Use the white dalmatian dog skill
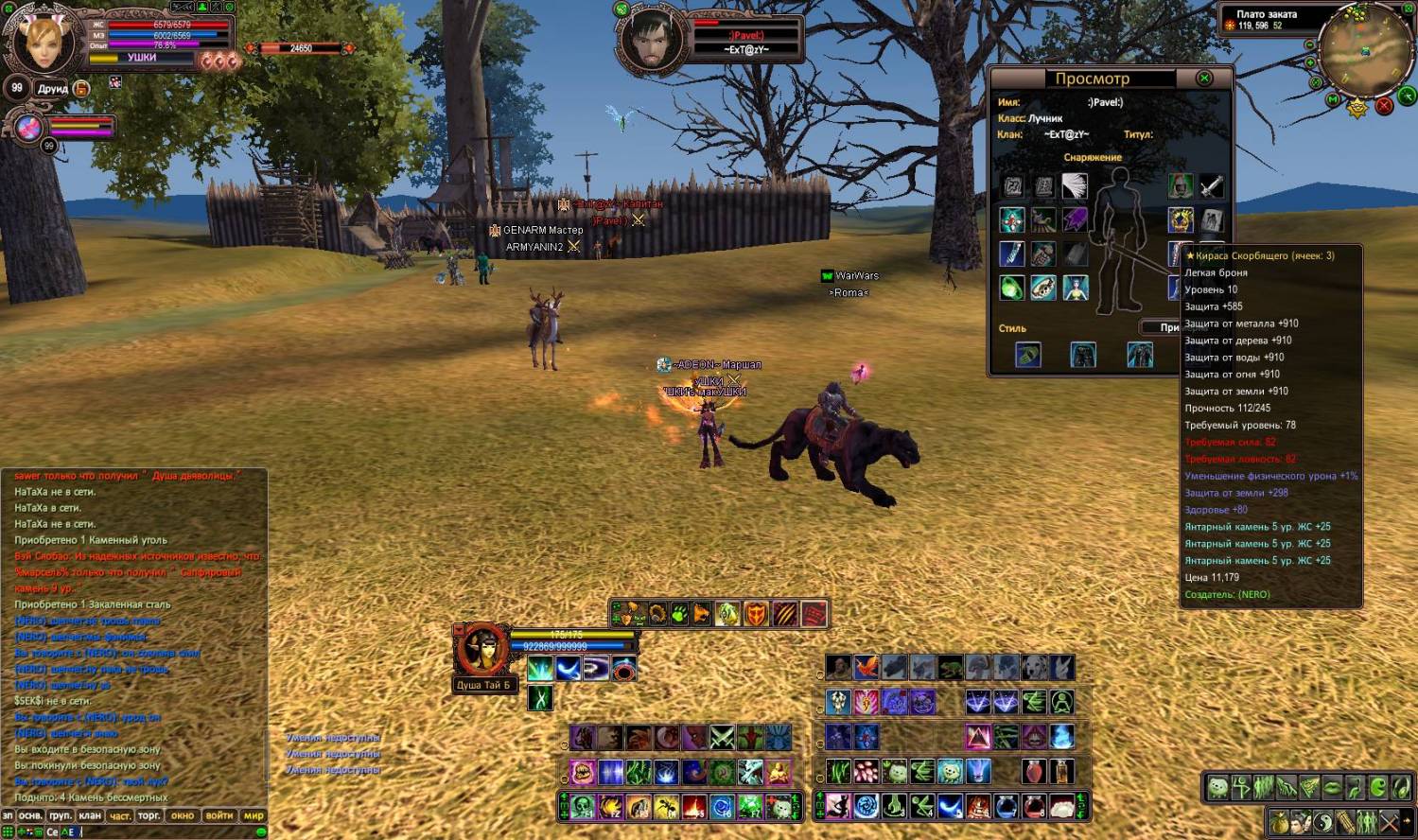Viewport: 1418px width, 840px height. [1035, 668]
